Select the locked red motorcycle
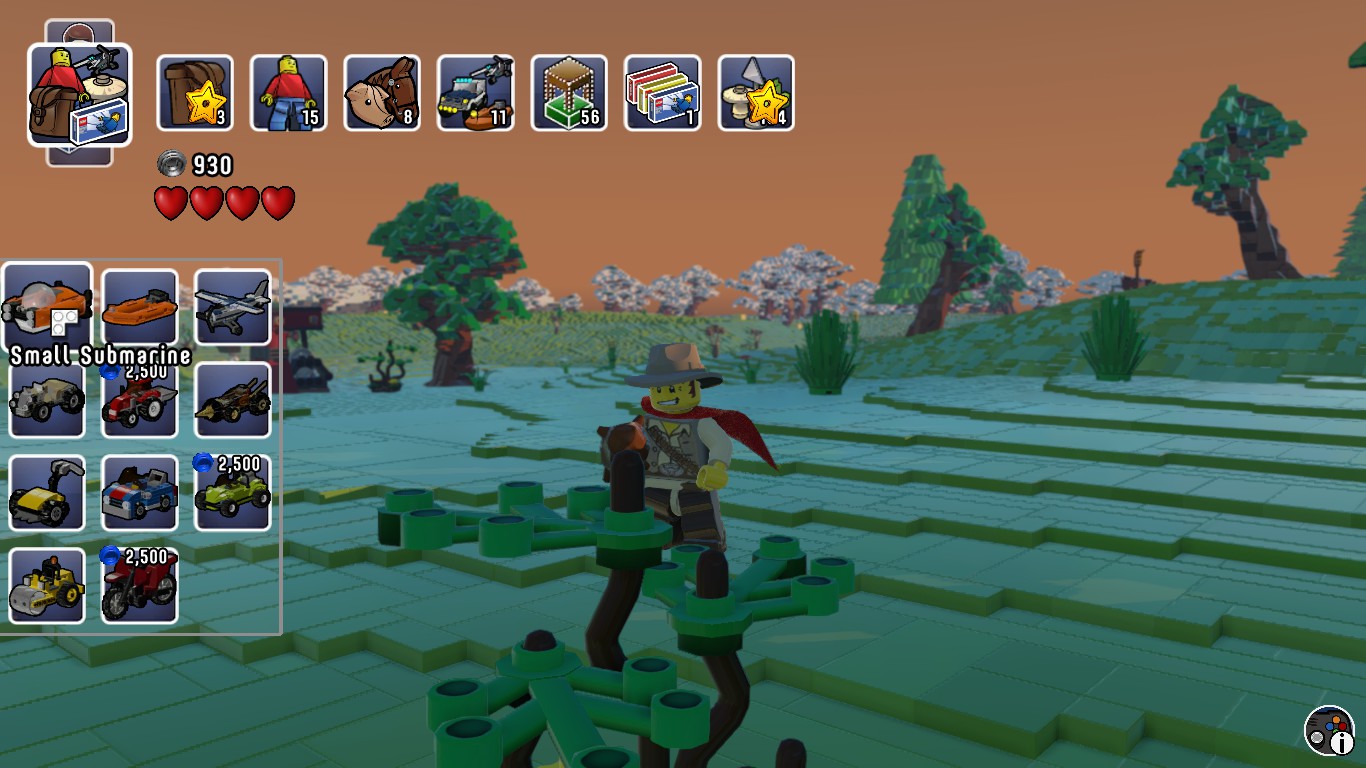 (x=140, y=586)
